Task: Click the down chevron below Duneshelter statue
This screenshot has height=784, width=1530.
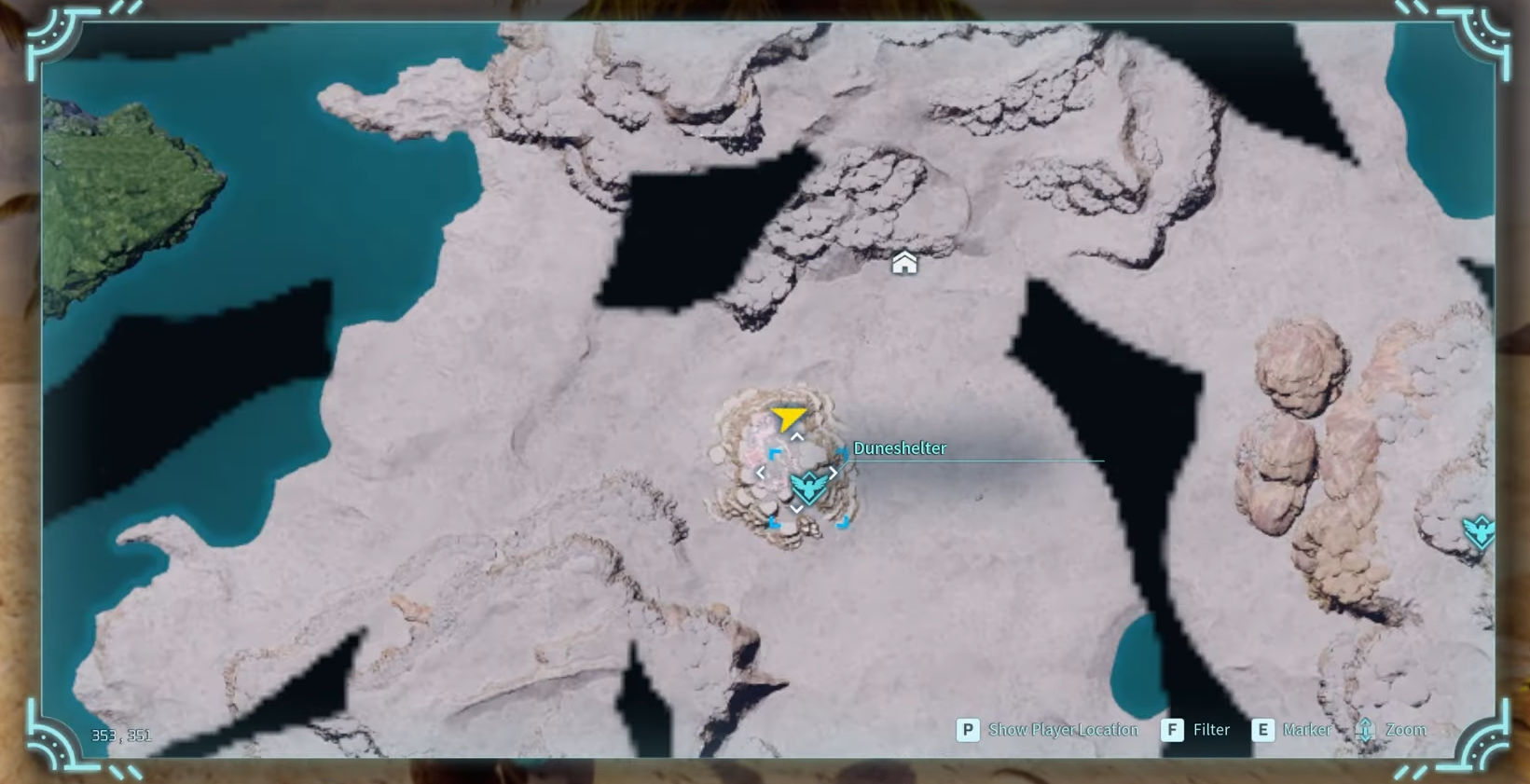Action: 796,509
